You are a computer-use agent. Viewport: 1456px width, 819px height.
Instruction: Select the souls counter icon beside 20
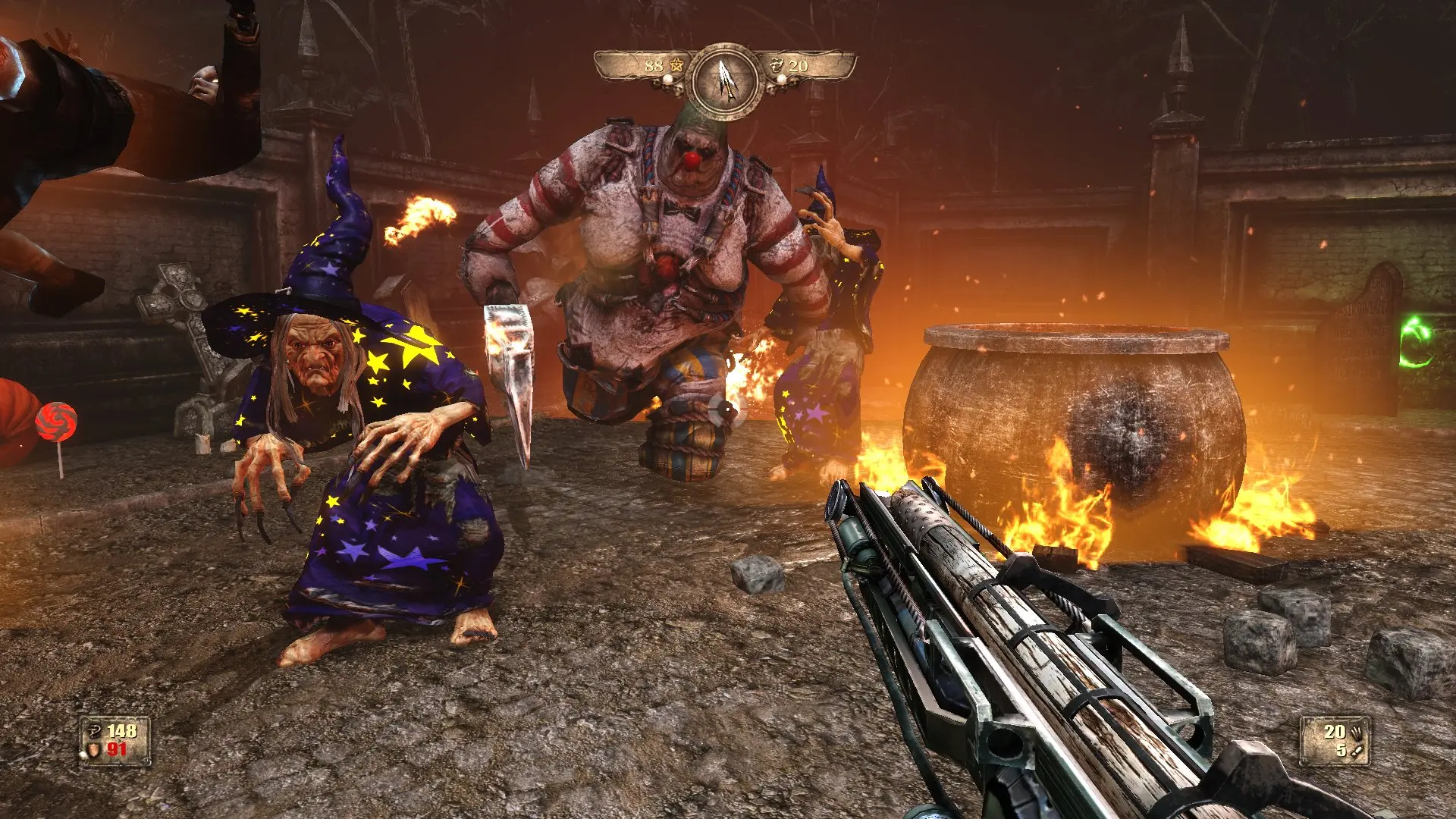(x=777, y=64)
